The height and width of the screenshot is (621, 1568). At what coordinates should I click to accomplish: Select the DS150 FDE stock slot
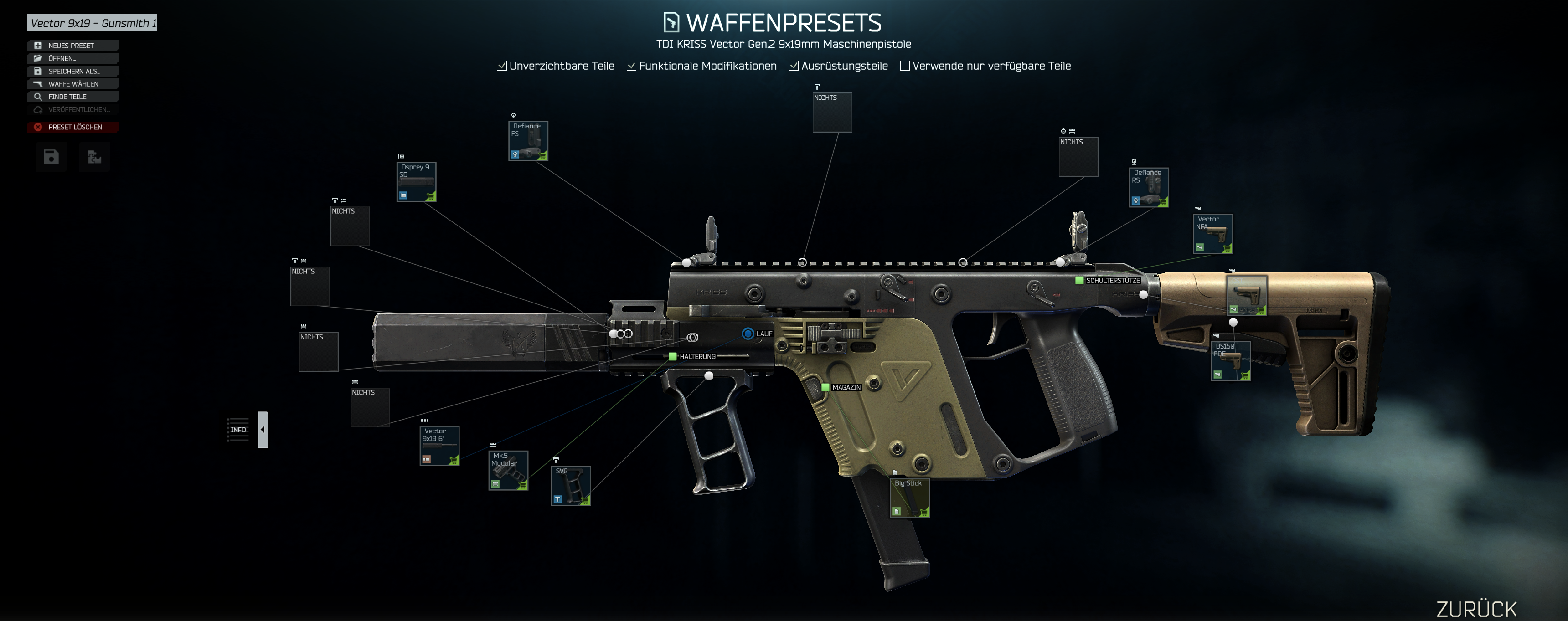pyautogui.click(x=1231, y=361)
